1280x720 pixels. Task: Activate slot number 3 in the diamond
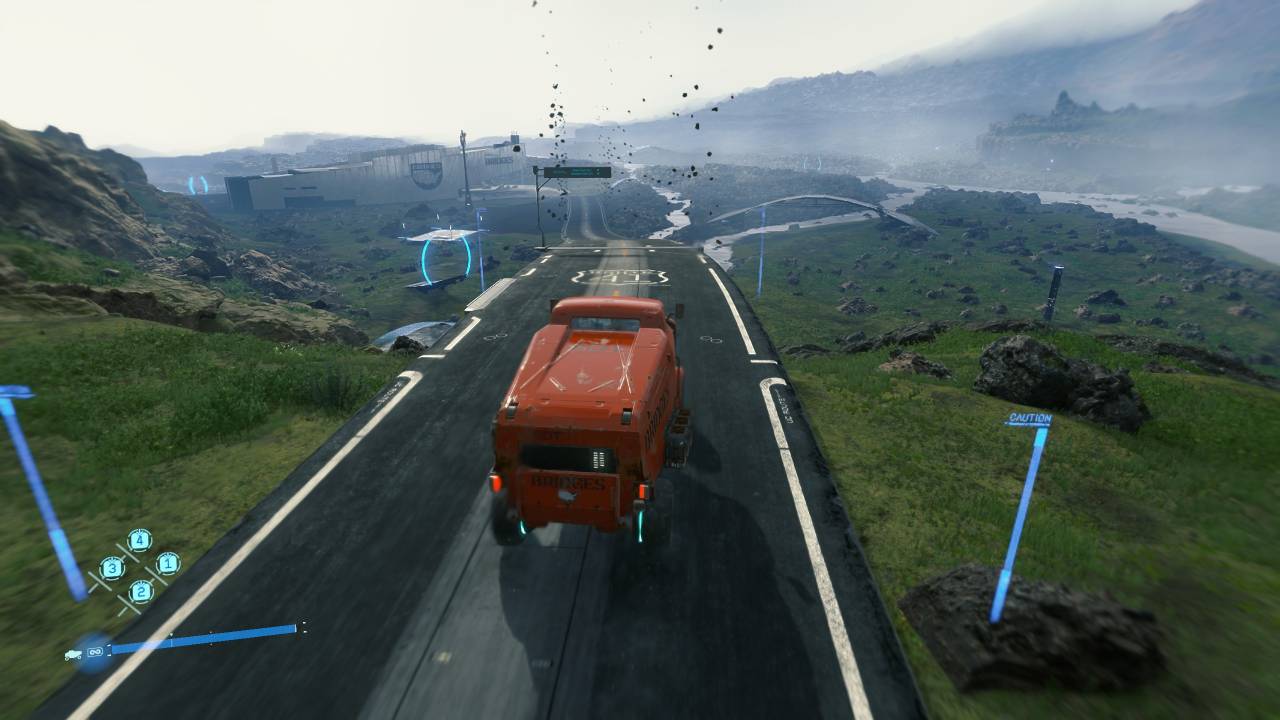[x=112, y=568]
